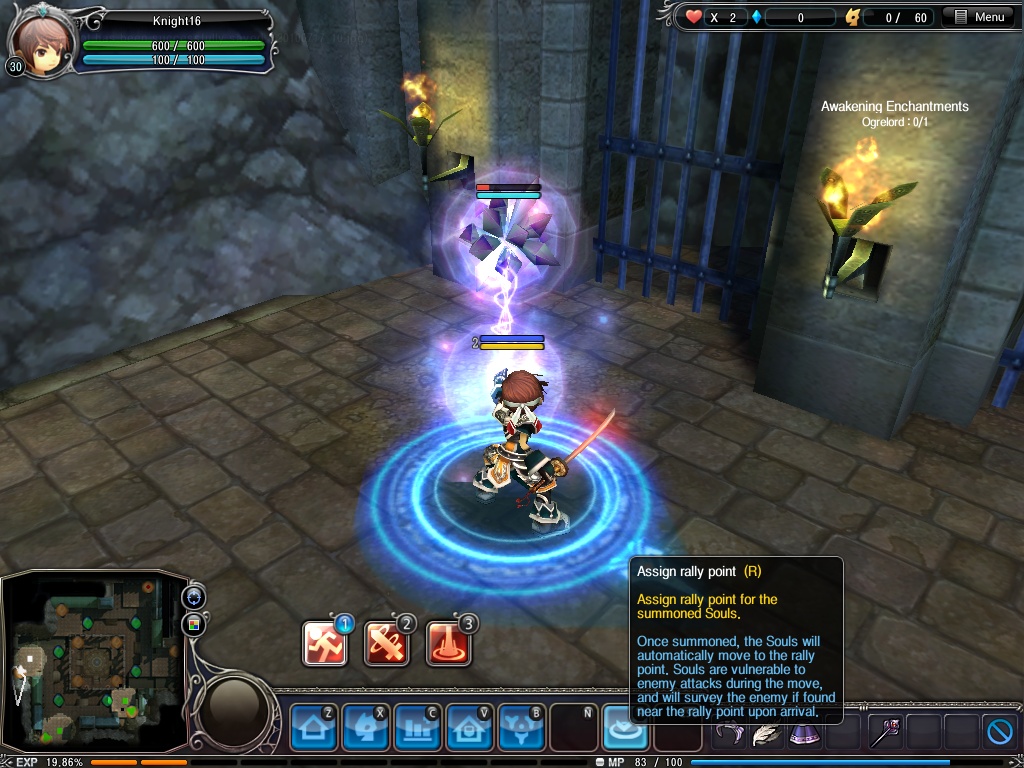Screen dimensions: 1024x768
Task: Trigger the red pedestal skill numbered 3
Action: 448,643
